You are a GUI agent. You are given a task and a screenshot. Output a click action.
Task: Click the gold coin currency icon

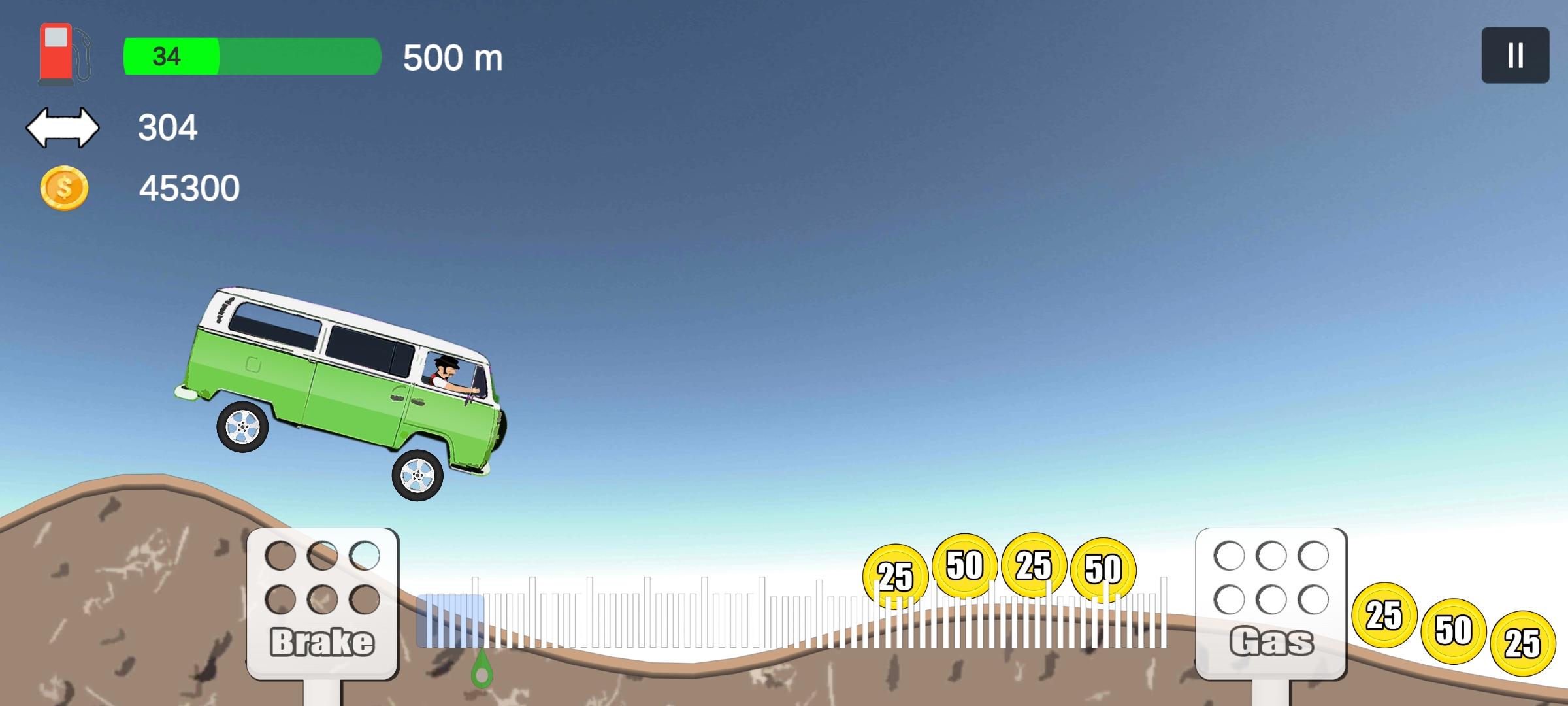click(63, 188)
